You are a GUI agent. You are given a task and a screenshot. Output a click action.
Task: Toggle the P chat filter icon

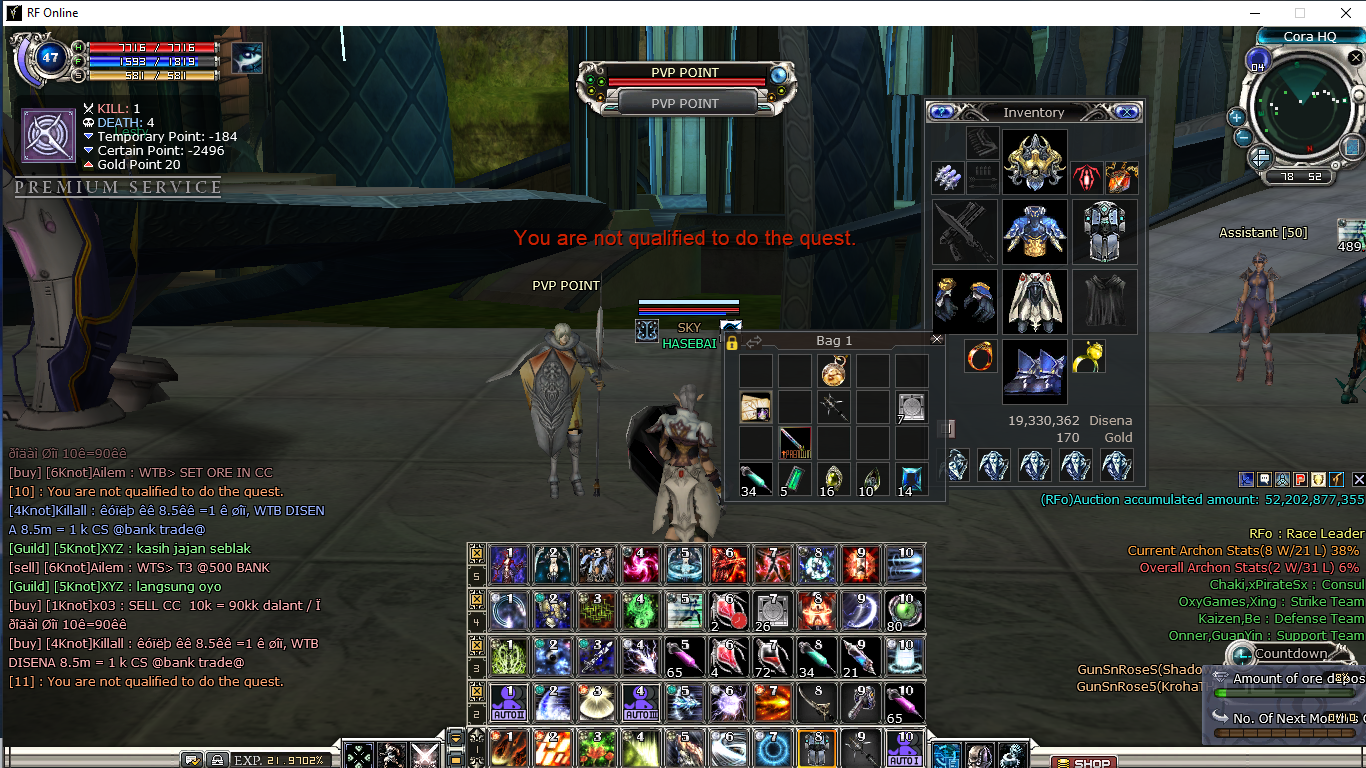point(1300,480)
